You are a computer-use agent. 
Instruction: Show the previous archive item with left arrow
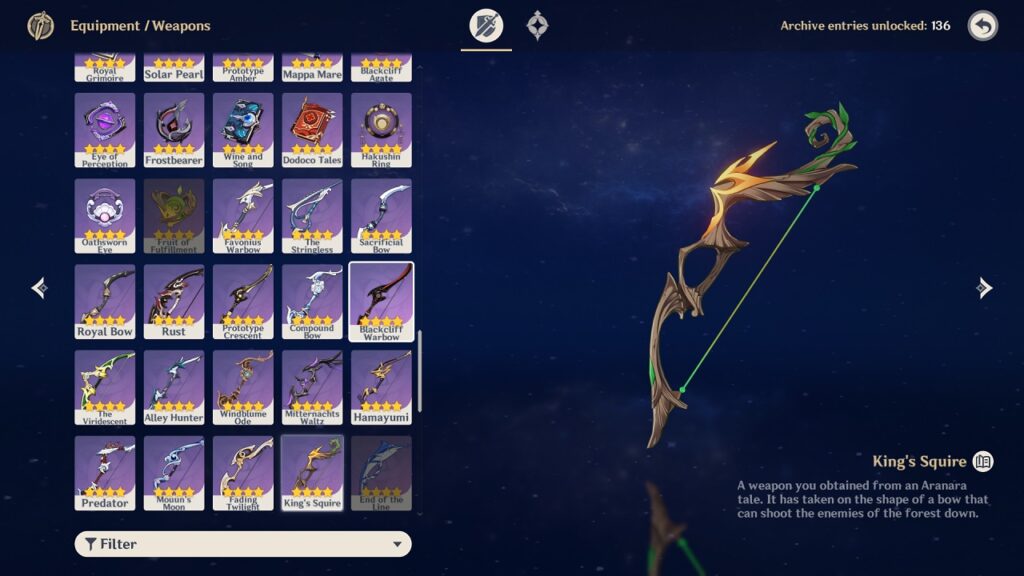pos(39,288)
